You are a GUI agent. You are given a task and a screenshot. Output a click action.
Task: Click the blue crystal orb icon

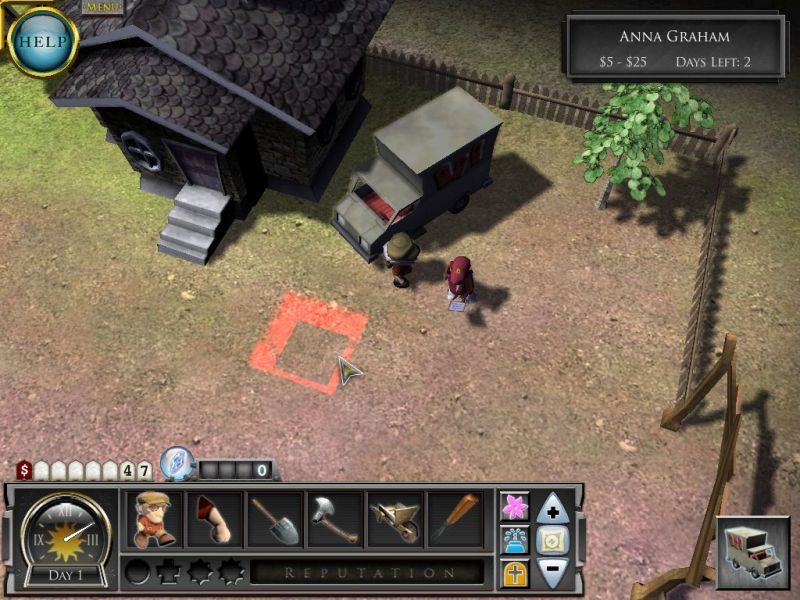[176, 462]
